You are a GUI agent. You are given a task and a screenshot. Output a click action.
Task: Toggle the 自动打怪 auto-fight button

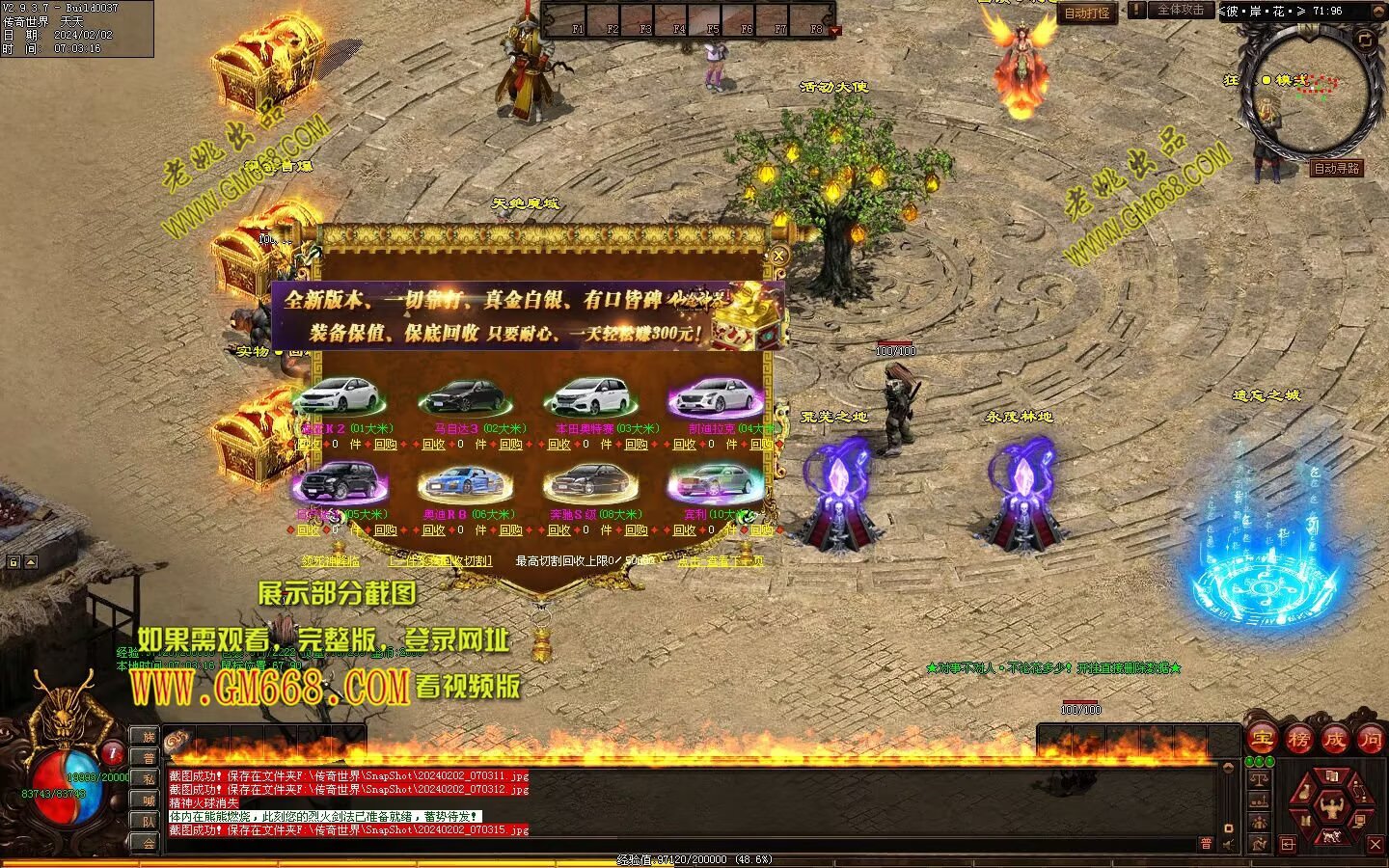[1087, 14]
